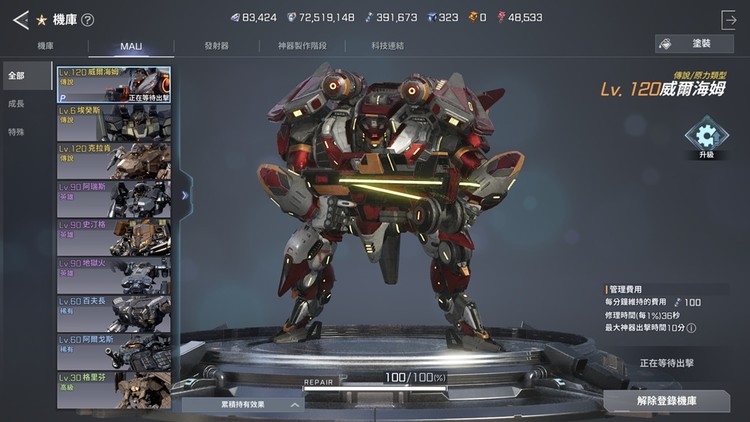Select the Lv.6 埃斐斯 mech entry
Screen dimensions: 750x422
[x=113, y=123]
